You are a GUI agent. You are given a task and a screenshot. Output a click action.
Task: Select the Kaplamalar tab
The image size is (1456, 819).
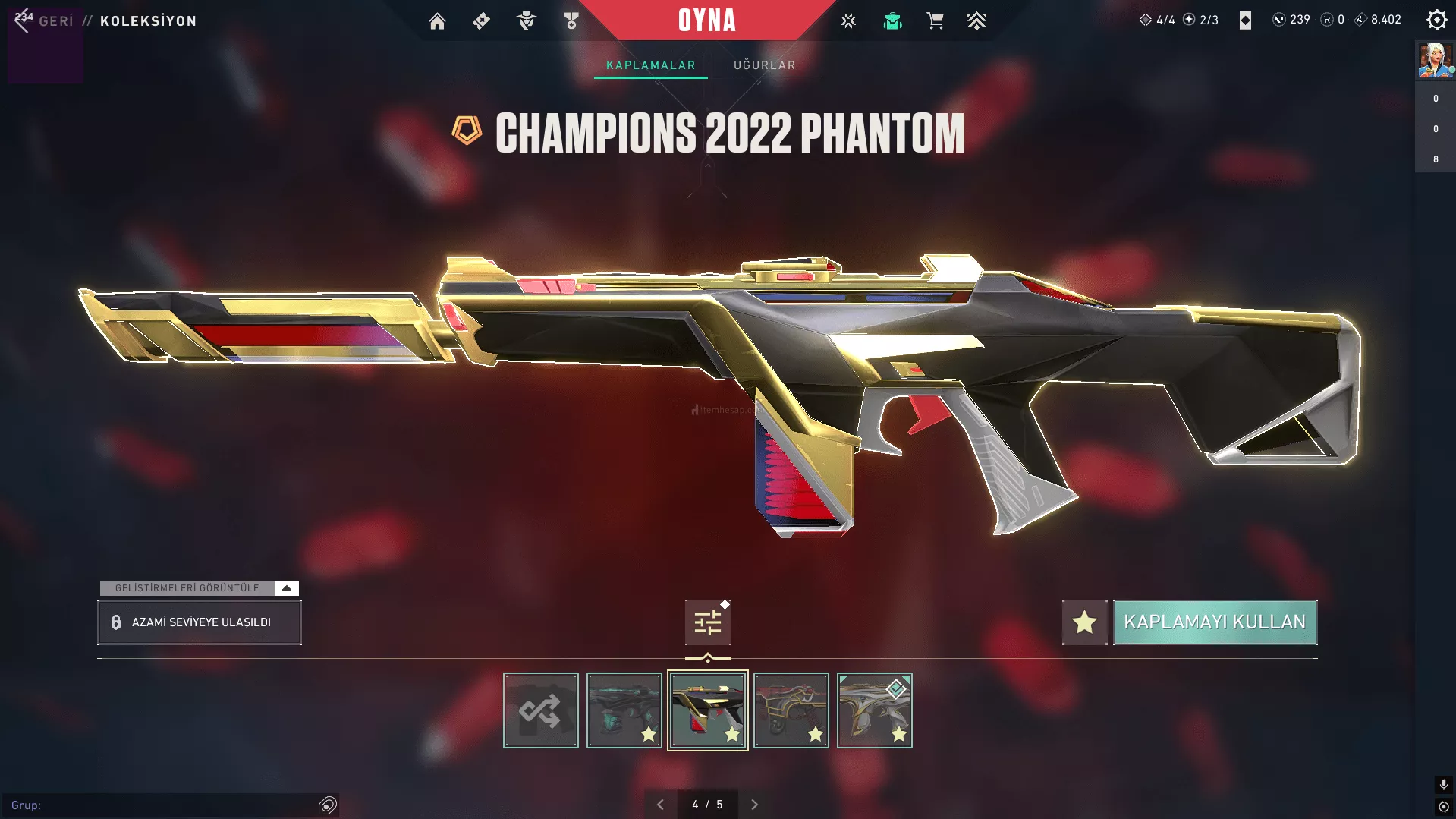click(x=650, y=65)
